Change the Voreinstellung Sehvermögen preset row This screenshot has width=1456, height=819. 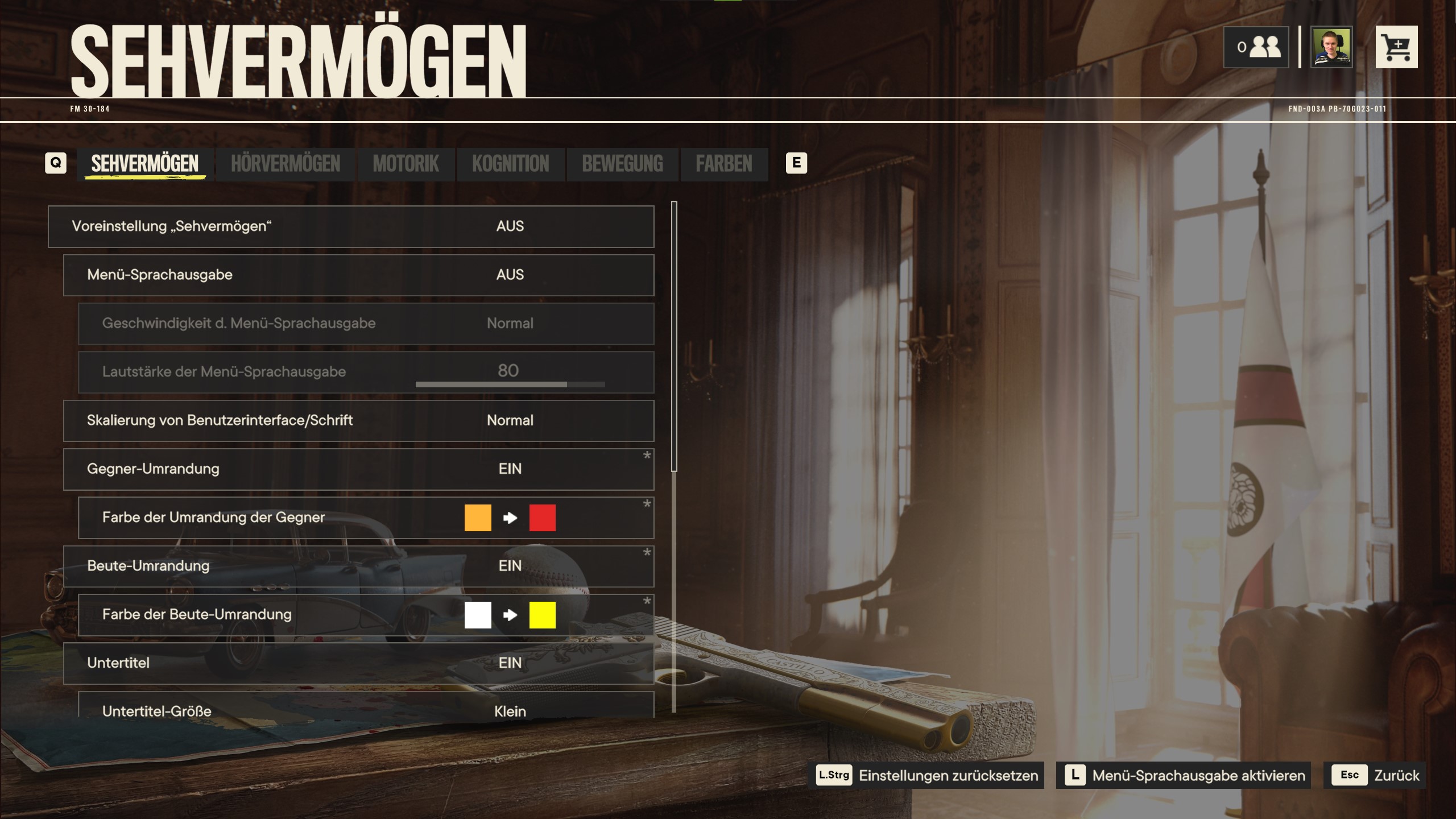(351, 226)
